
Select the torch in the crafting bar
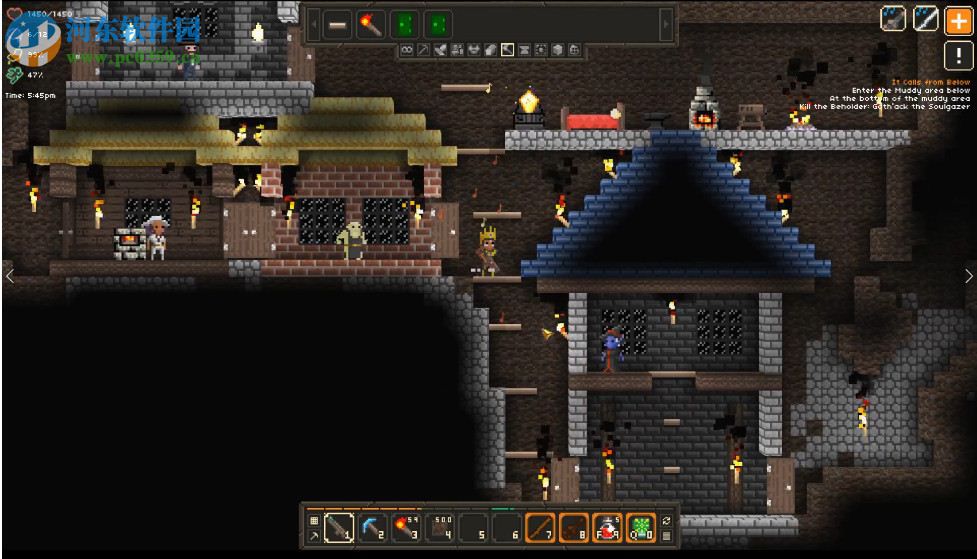point(372,25)
